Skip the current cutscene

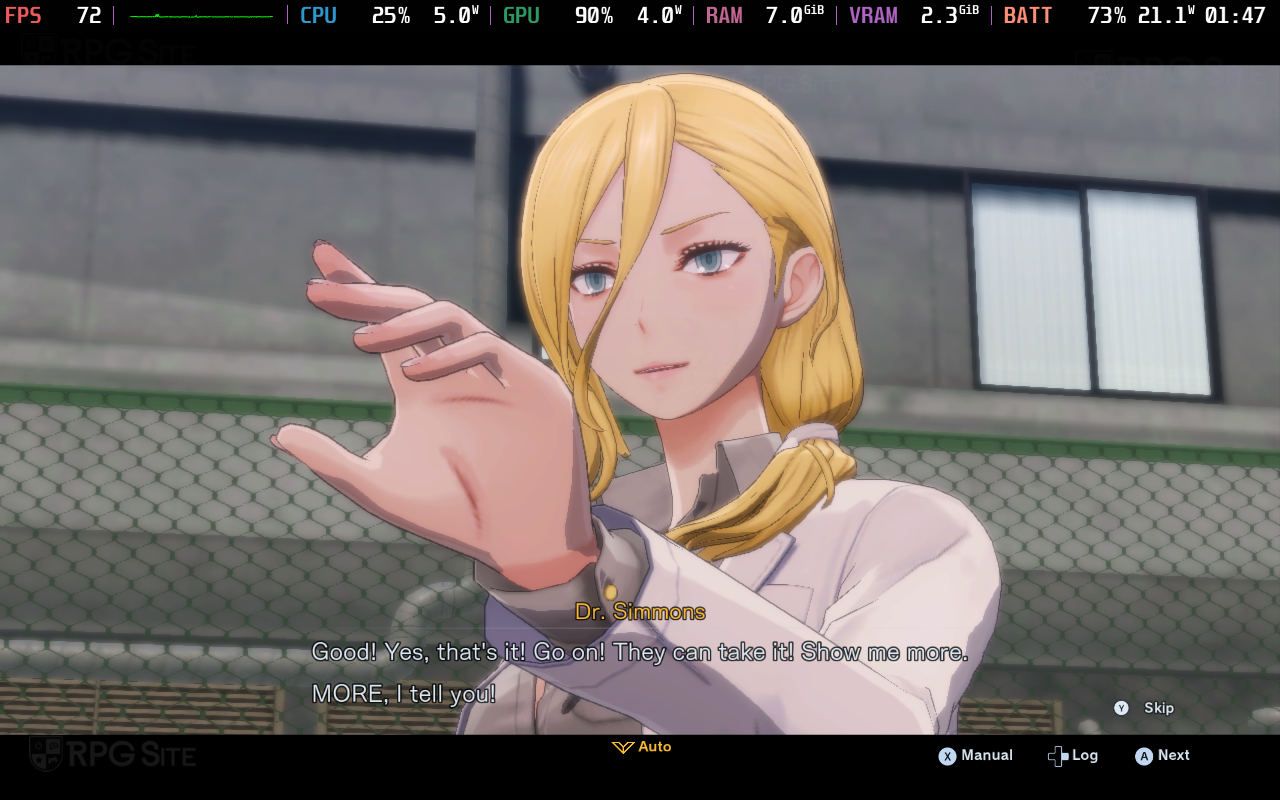pyautogui.click(x=1144, y=708)
